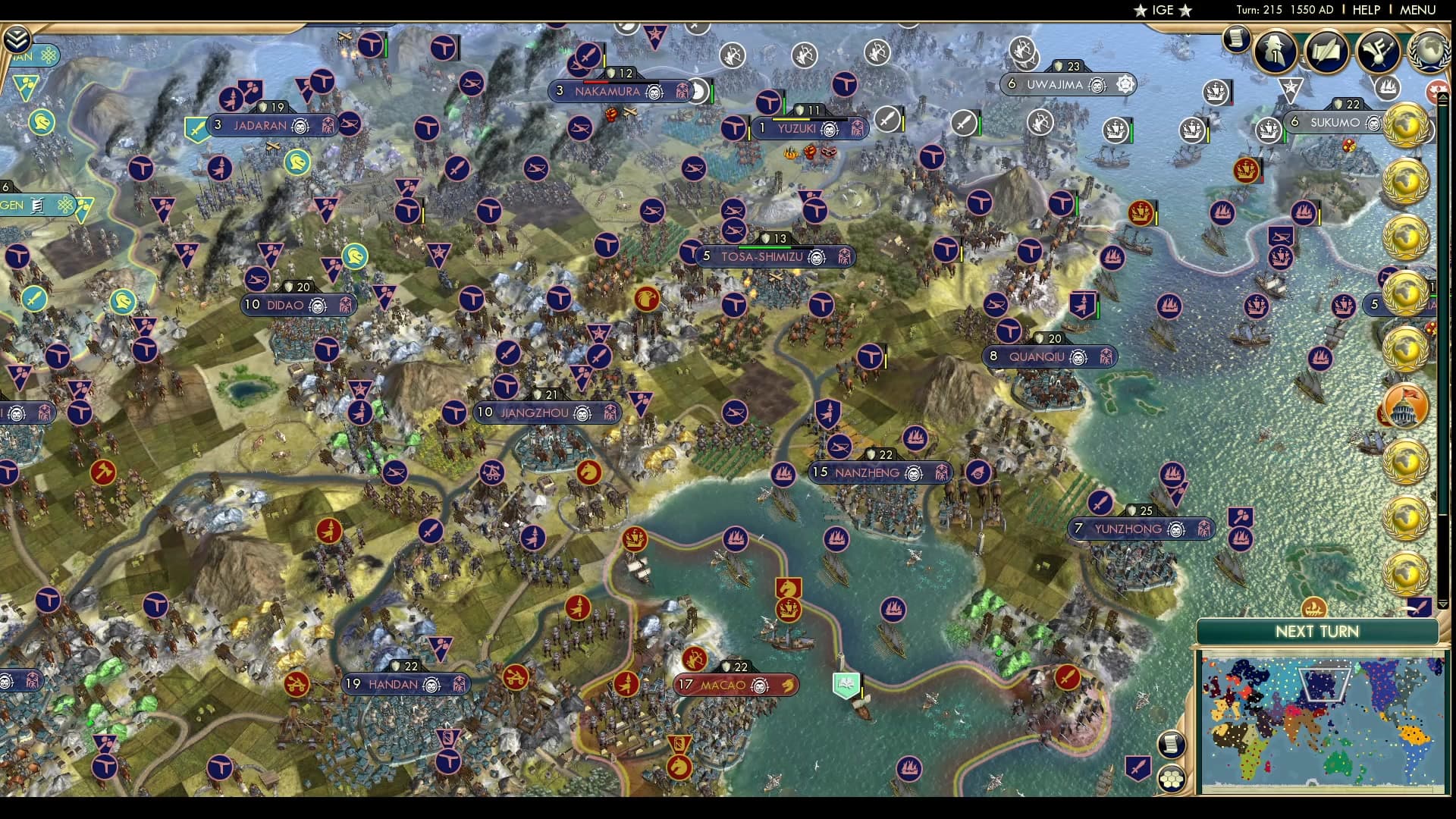Open the espionage overview spy icon
Viewport: 1456px width, 819px height.
1276,50
